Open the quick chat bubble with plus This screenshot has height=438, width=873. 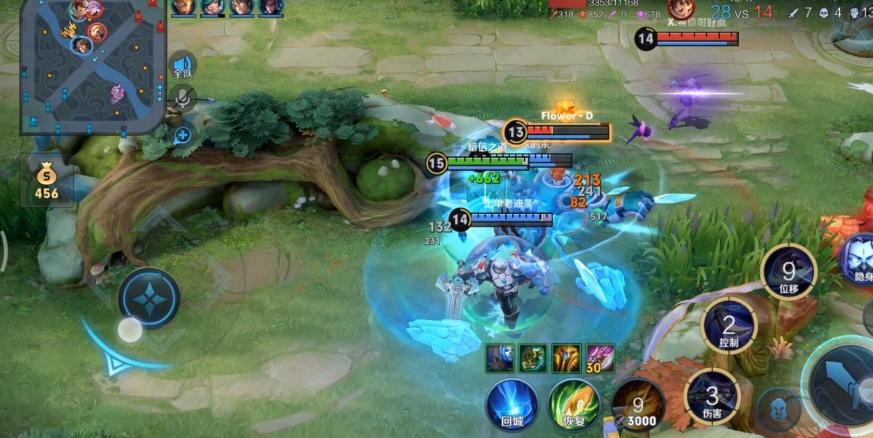(183, 135)
